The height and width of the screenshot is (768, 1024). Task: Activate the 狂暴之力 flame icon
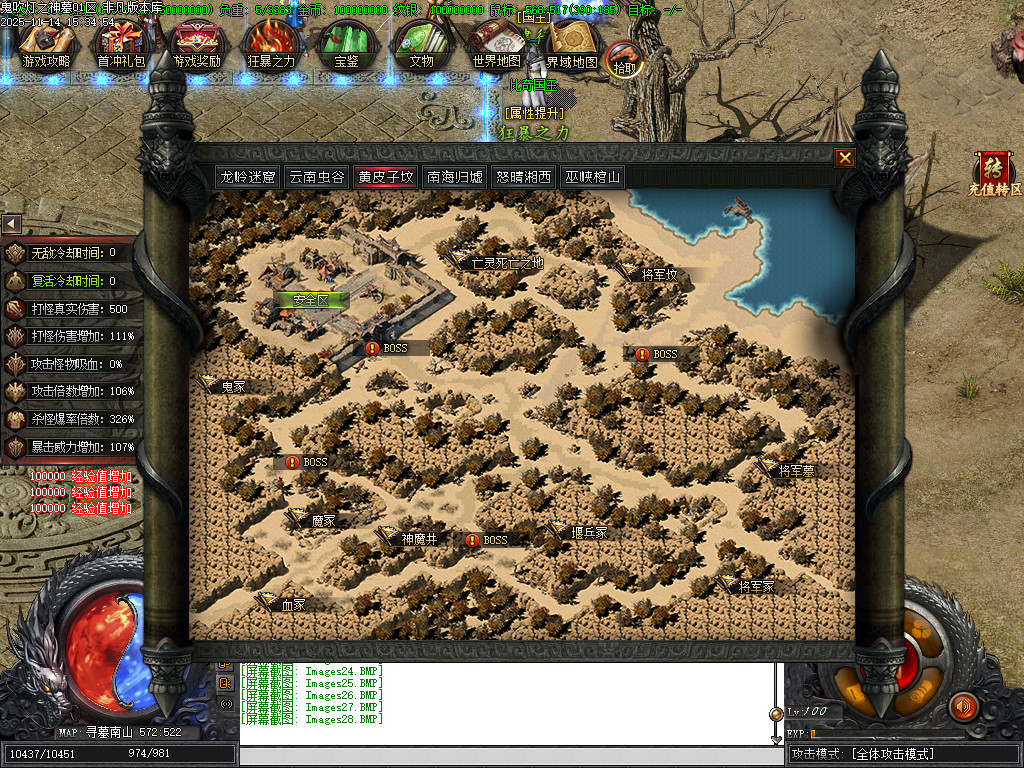coord(271,45)
